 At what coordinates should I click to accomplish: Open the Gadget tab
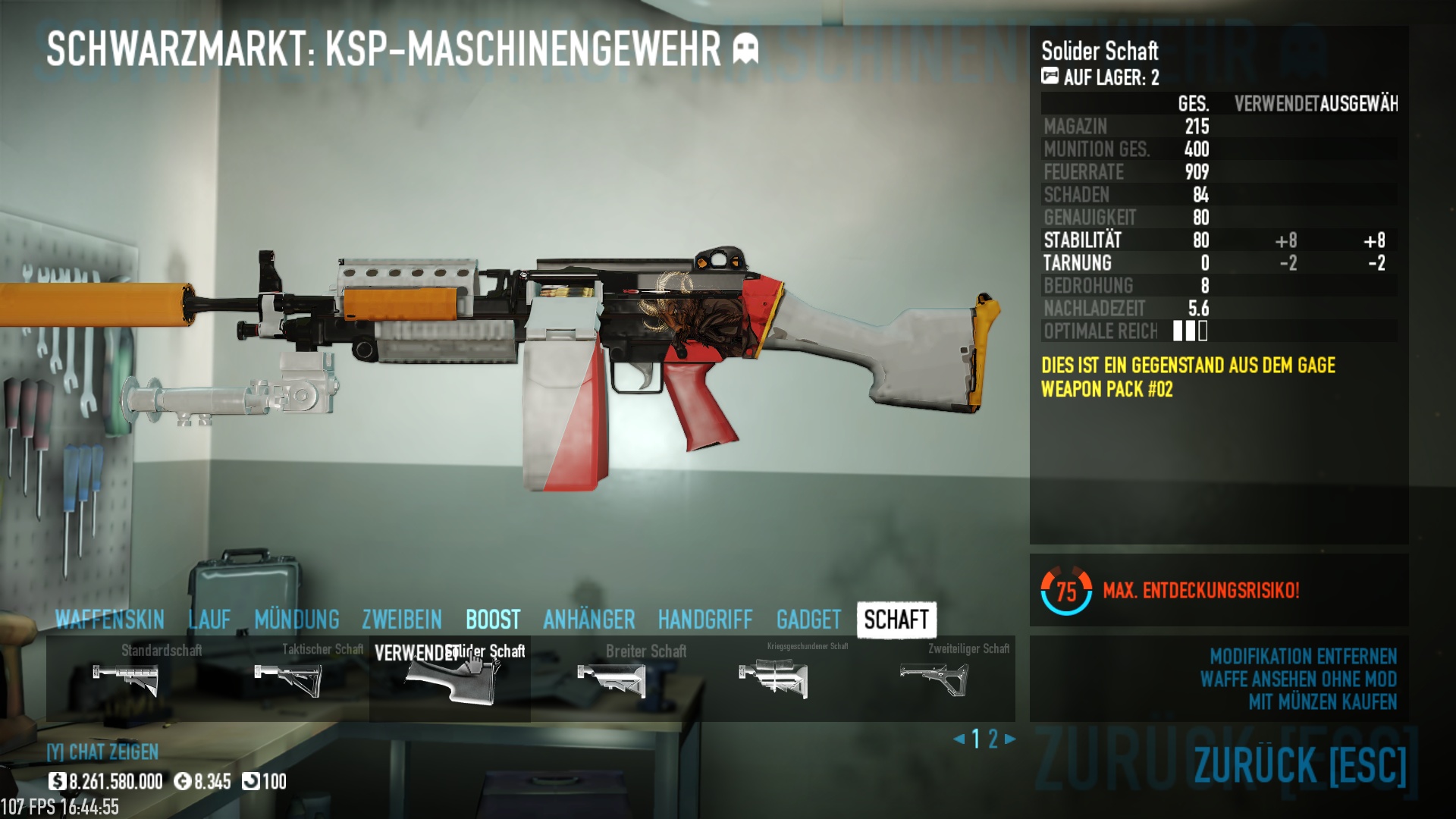click(x=808, y=620)
